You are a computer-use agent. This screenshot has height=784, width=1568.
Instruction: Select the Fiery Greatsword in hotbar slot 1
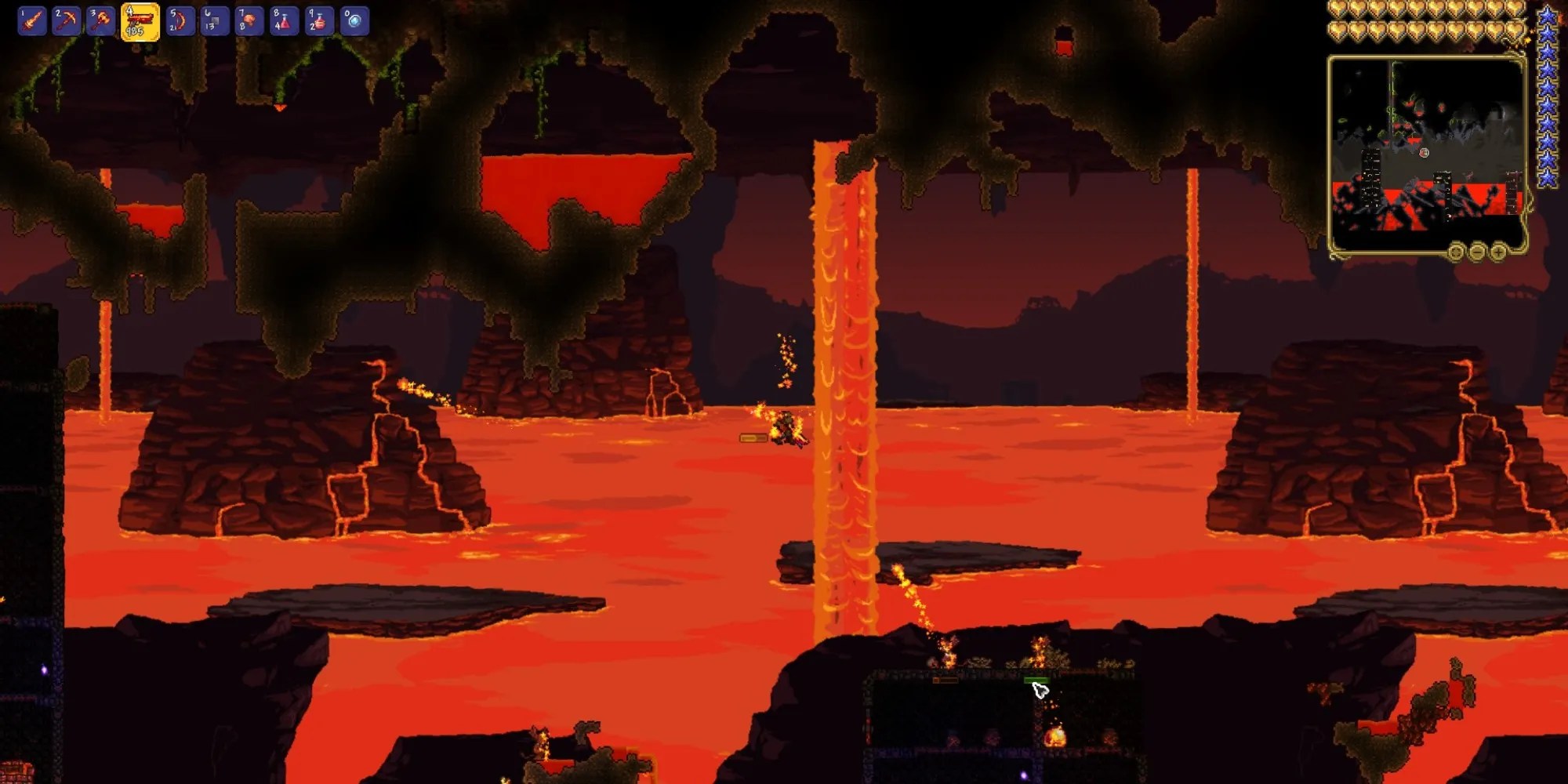(x=31, y=18)
